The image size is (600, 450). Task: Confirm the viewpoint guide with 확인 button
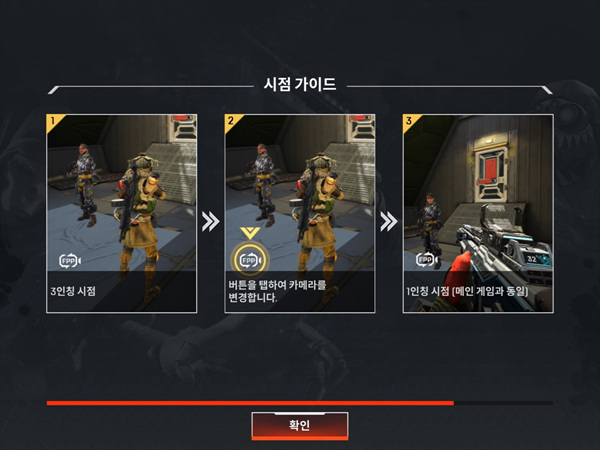tap(299, 425)
